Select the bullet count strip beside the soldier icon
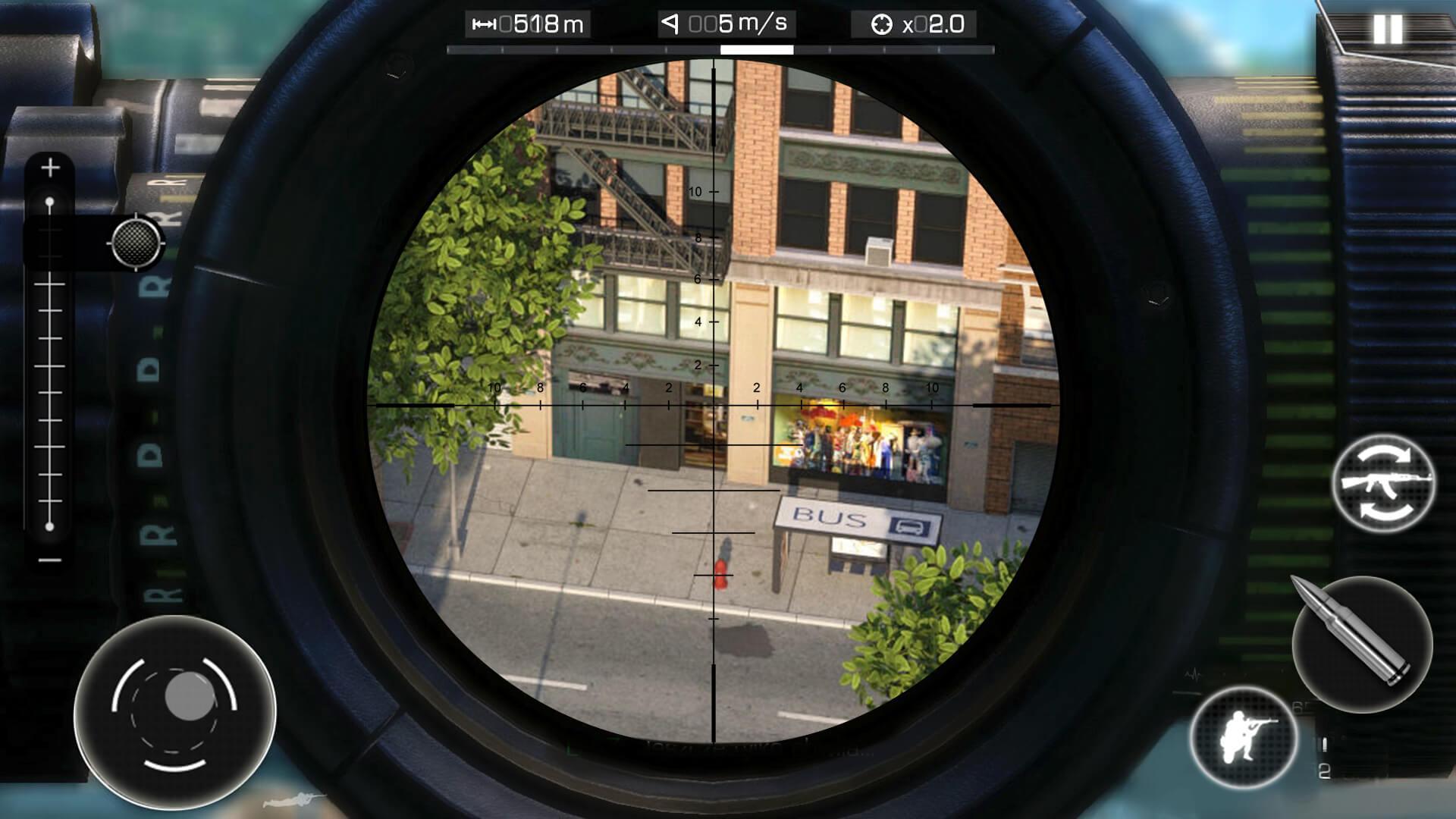 [1323, 745]
